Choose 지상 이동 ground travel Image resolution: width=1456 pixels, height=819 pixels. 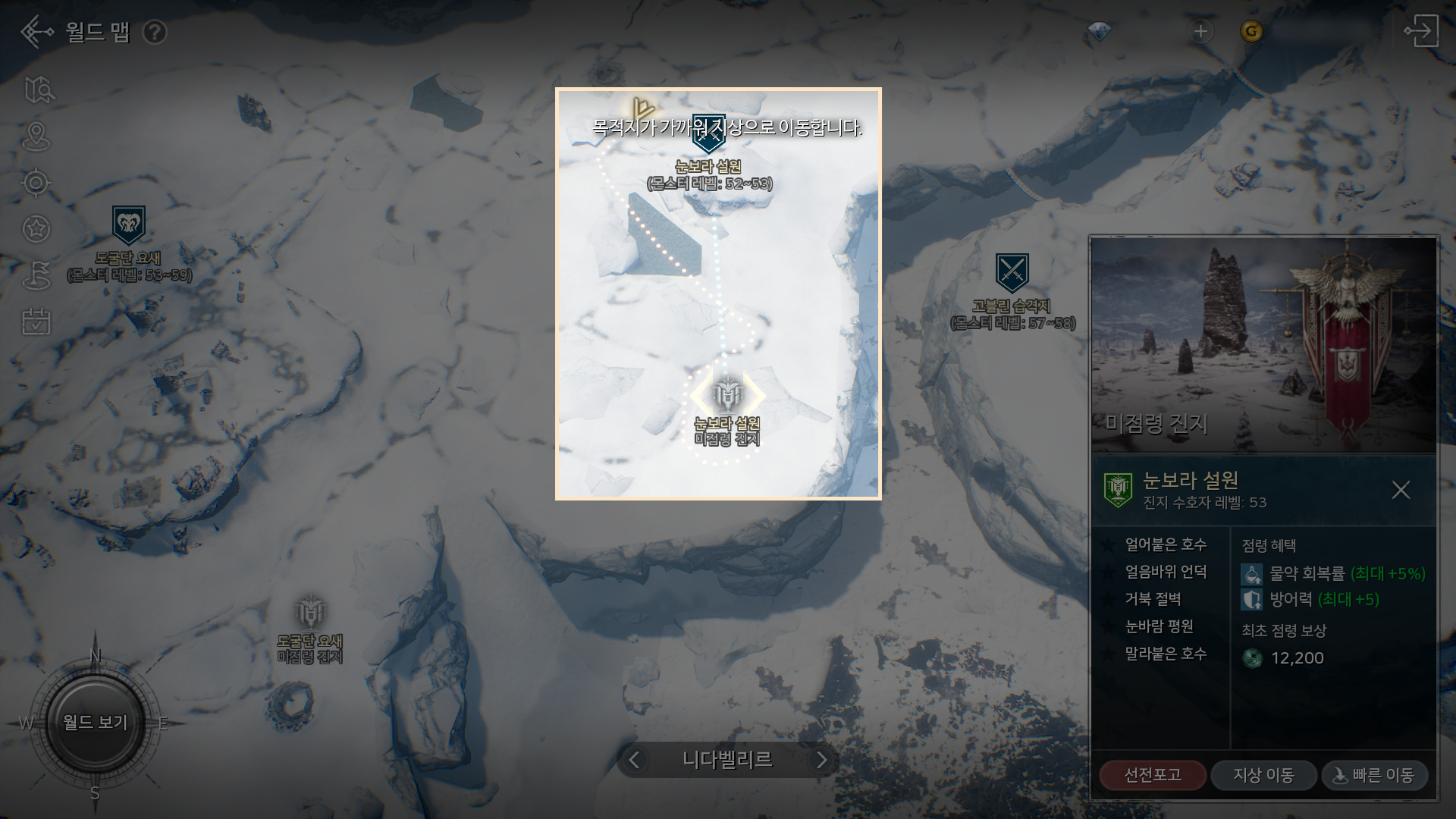click(x=1263, y=775)
